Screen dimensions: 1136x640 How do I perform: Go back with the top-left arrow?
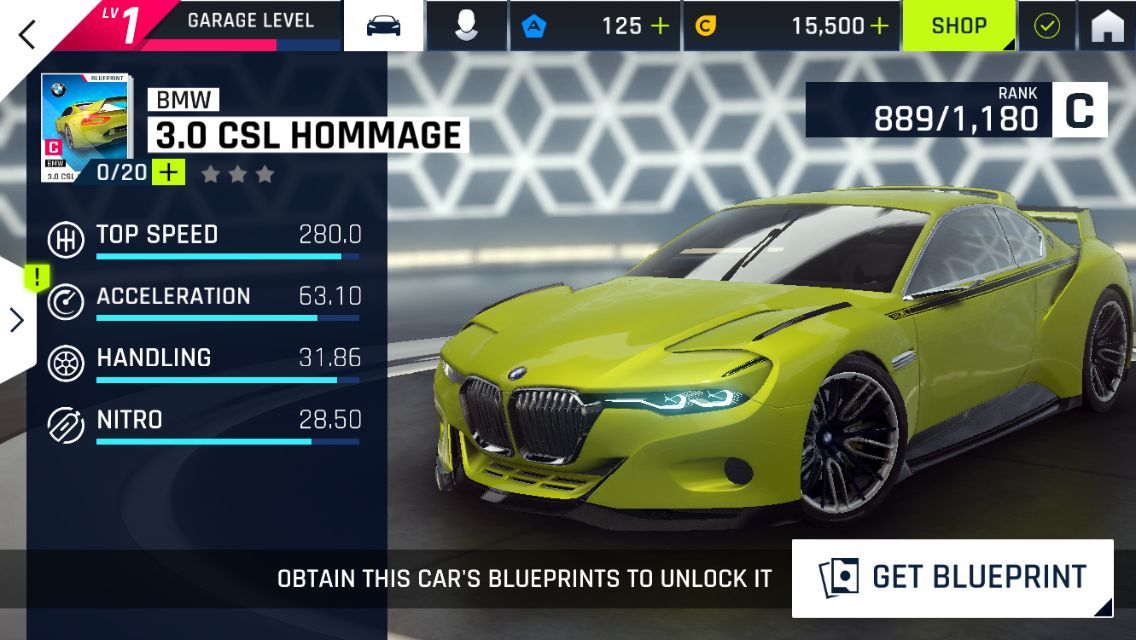pyautogui.click(x=27, y=34)
